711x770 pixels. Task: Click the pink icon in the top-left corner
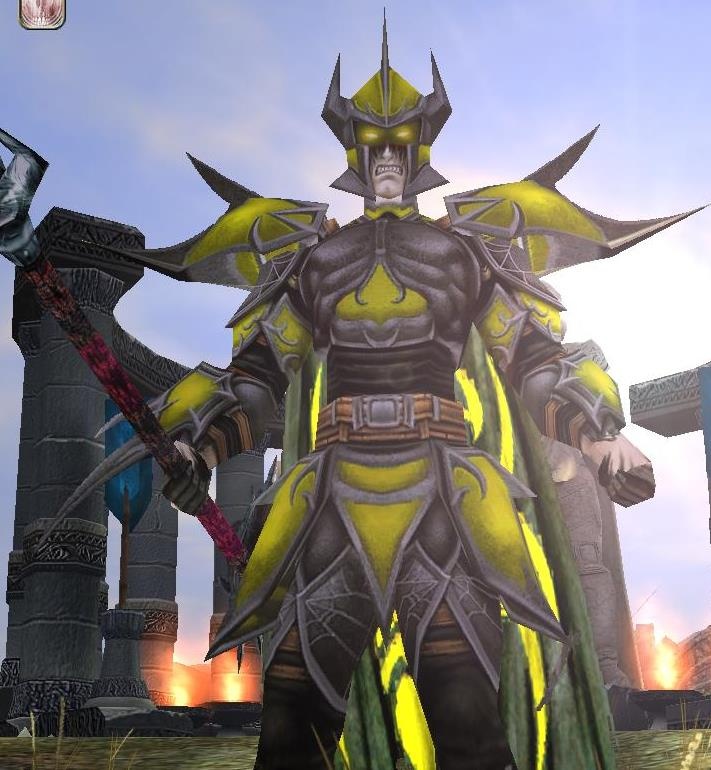(x=41, y=12)
